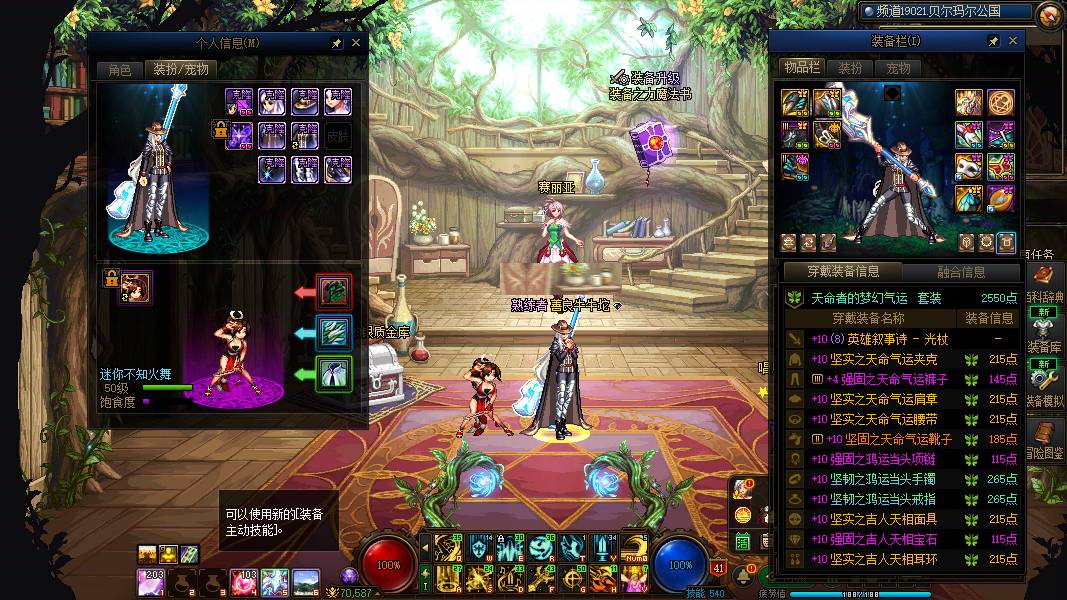Click the green-framed pet equipment slot
The height and width of the screenshot is (600, 1067).
pyautogui.click(x=334, y=374)
